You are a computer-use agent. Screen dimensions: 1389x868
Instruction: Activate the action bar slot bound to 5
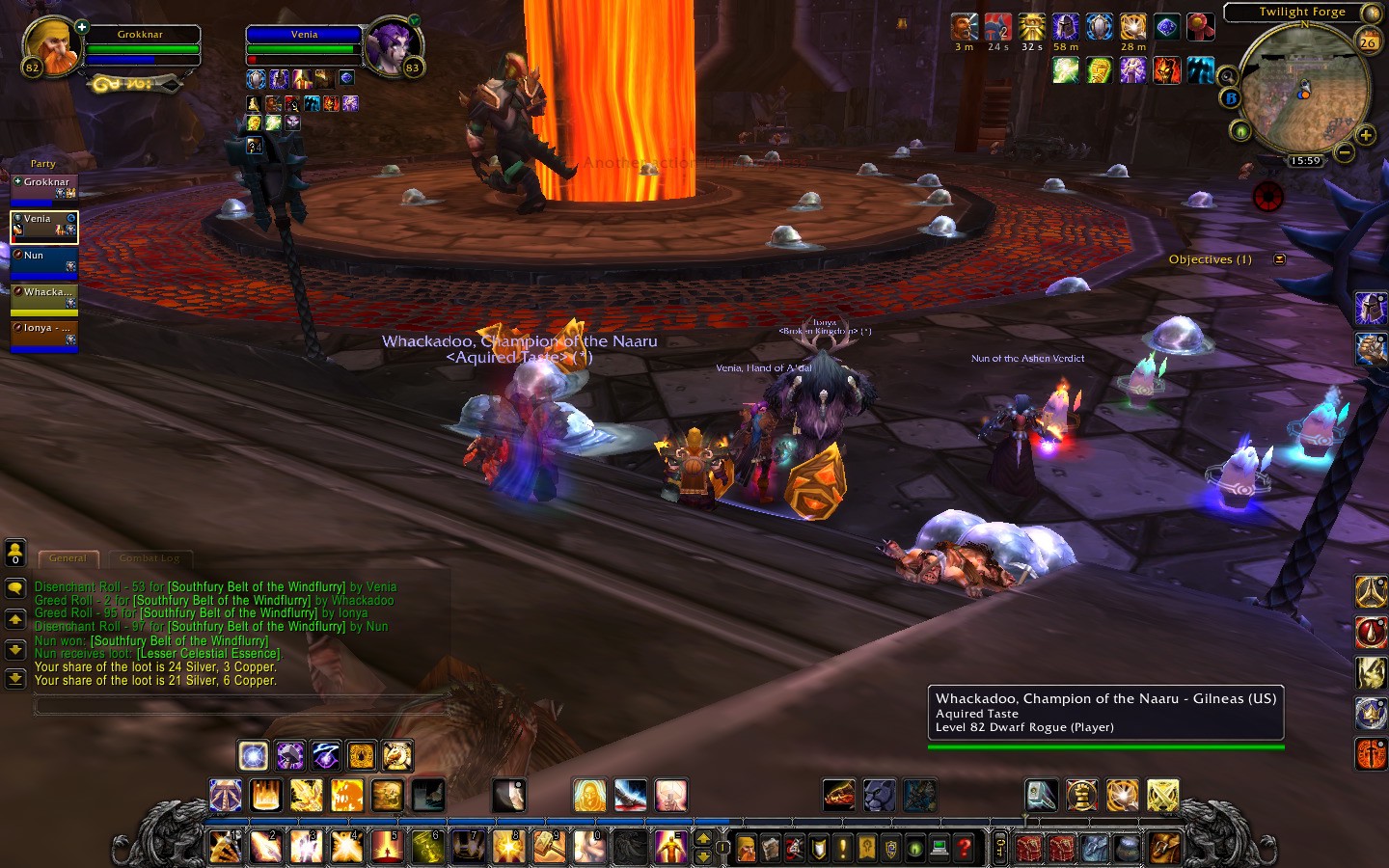coord(387,847)
